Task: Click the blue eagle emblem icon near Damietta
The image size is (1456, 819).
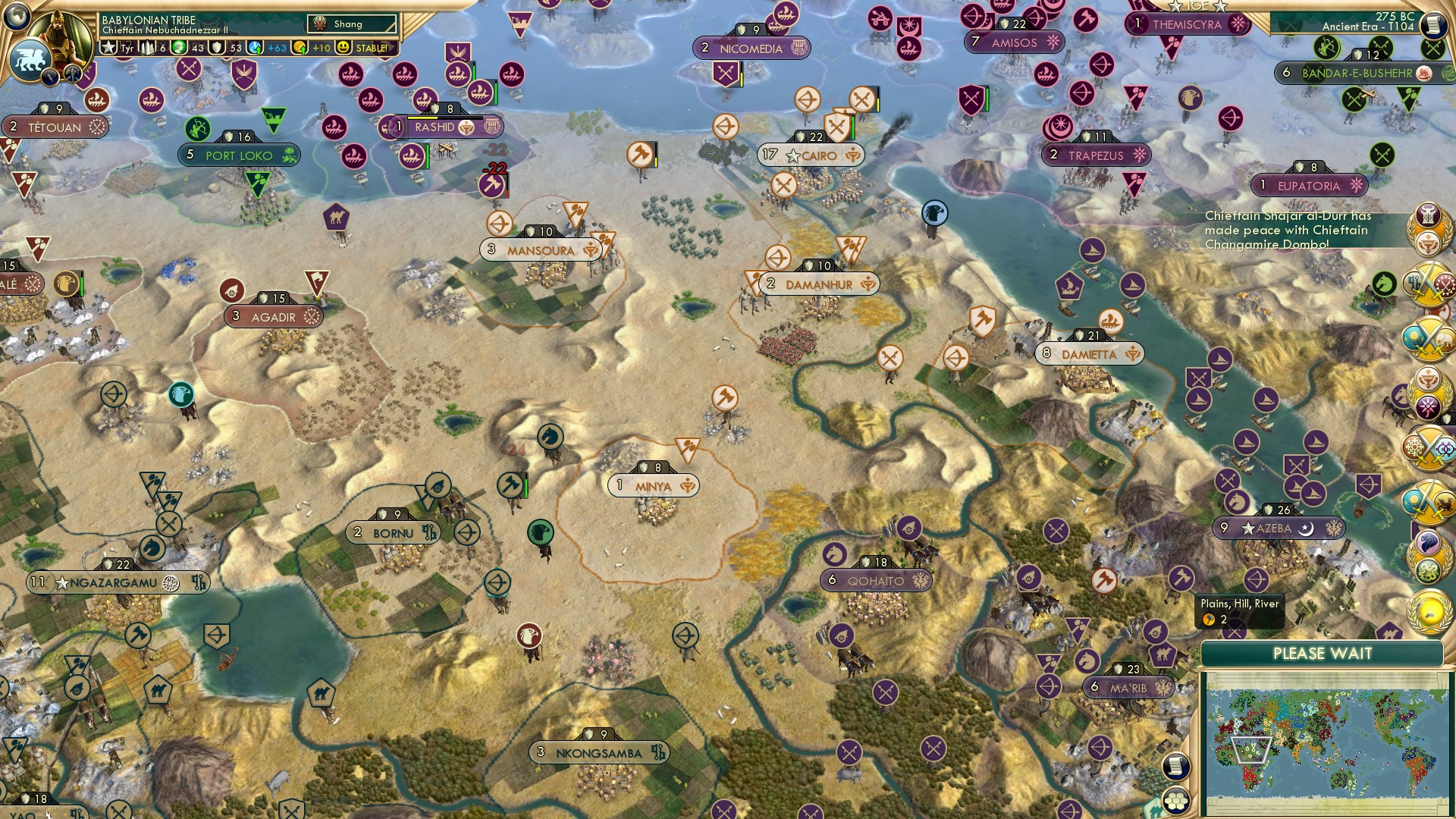Action: [x=934, y=213]
